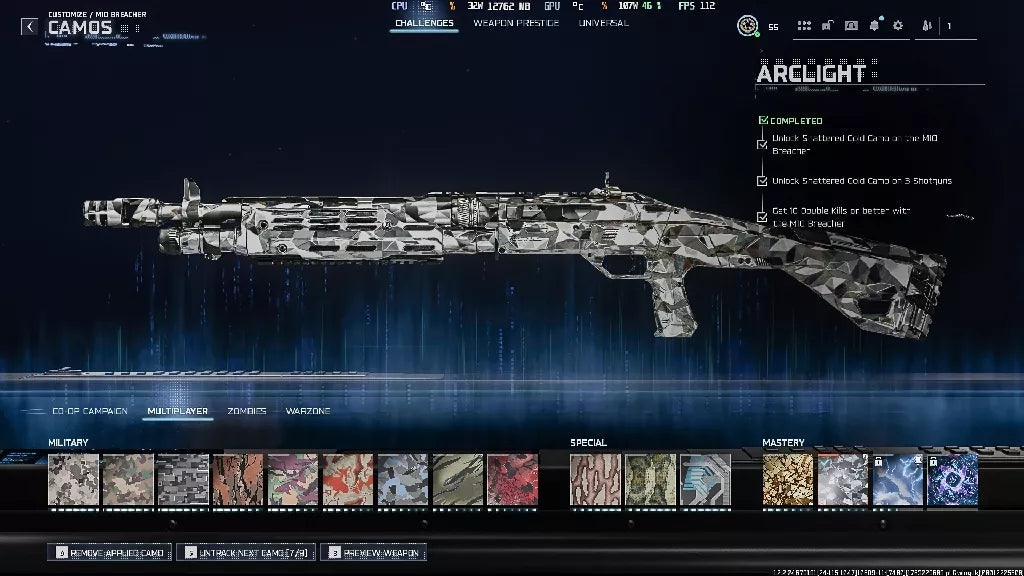Go back using the arrow beside Camos
Screen dimensions: 1024x576
pyautogui.click(x=30, y=27)
